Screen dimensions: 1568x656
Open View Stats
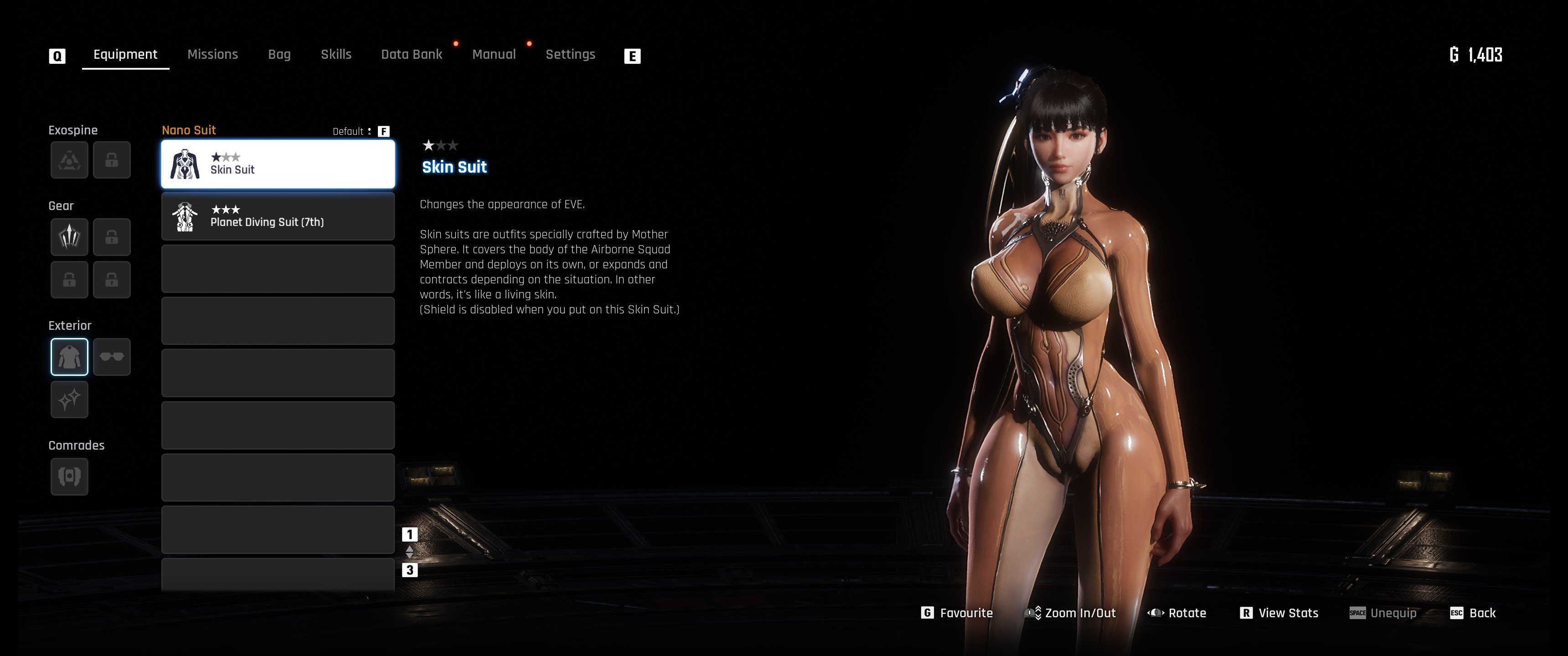[x=1279, y=613]
